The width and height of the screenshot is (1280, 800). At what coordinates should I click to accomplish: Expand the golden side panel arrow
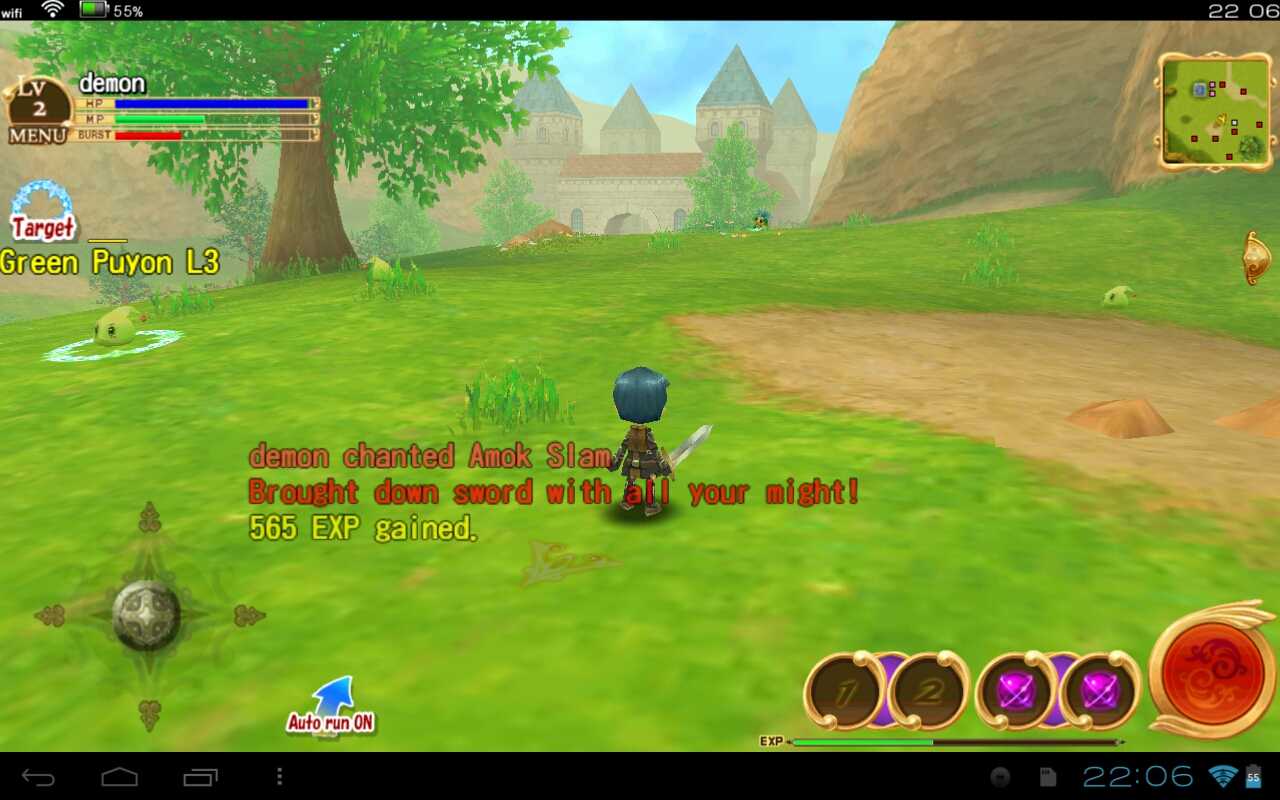[1256, 258]
